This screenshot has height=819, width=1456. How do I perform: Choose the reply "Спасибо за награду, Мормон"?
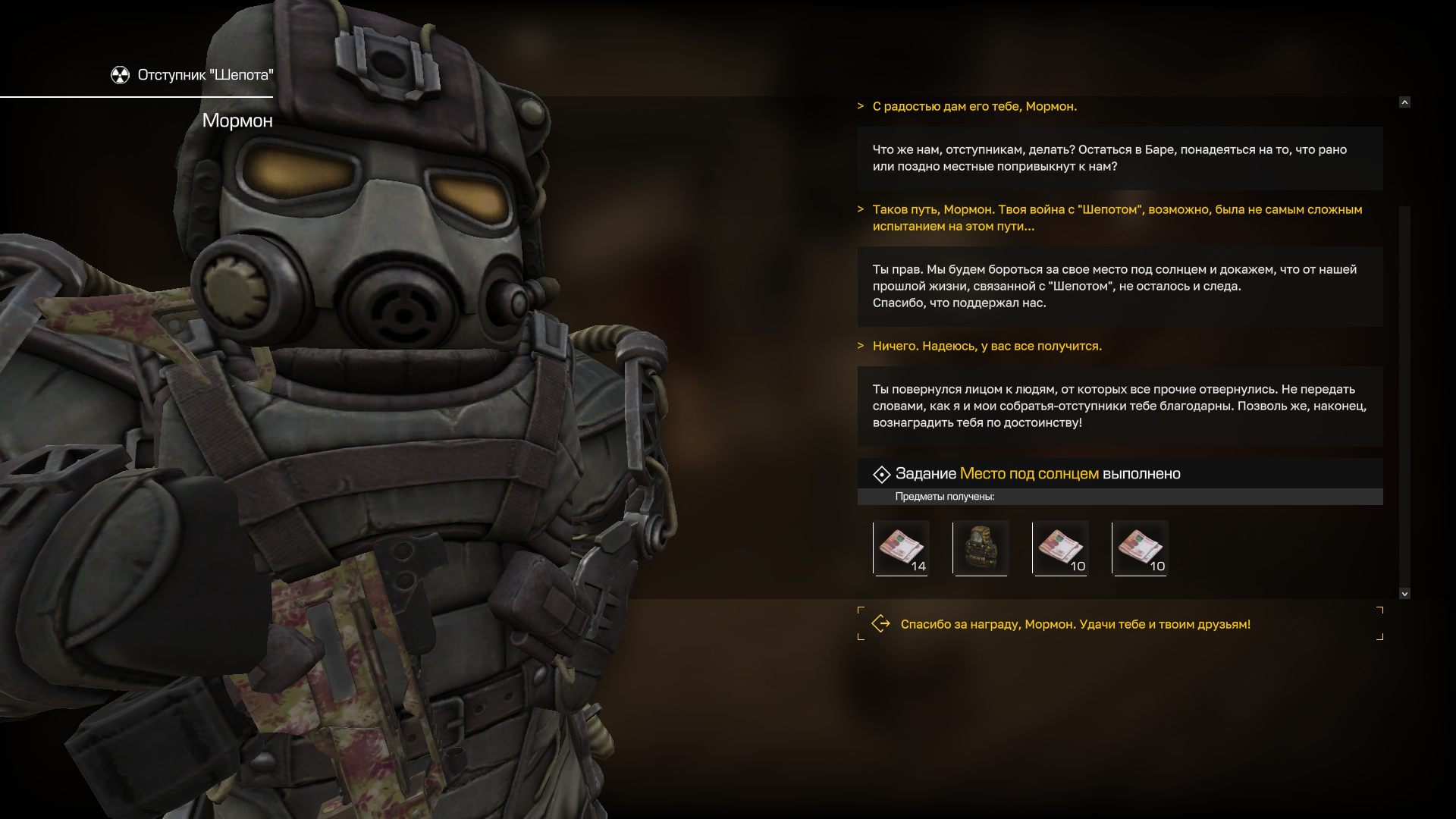(1075, 624)
